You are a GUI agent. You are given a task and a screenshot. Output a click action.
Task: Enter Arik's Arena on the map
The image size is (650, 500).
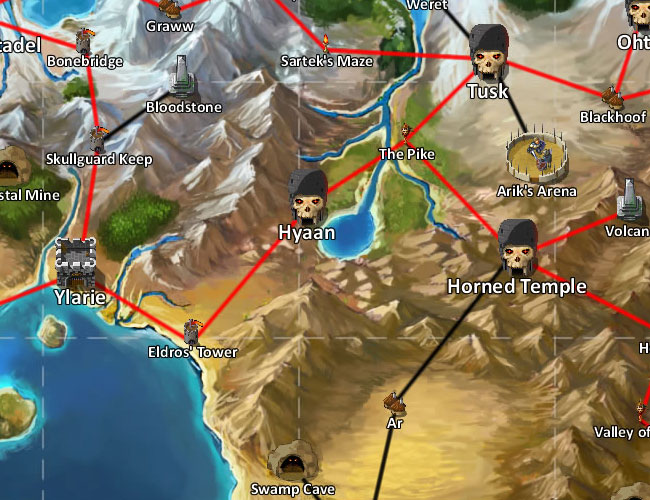click(536, 155)
